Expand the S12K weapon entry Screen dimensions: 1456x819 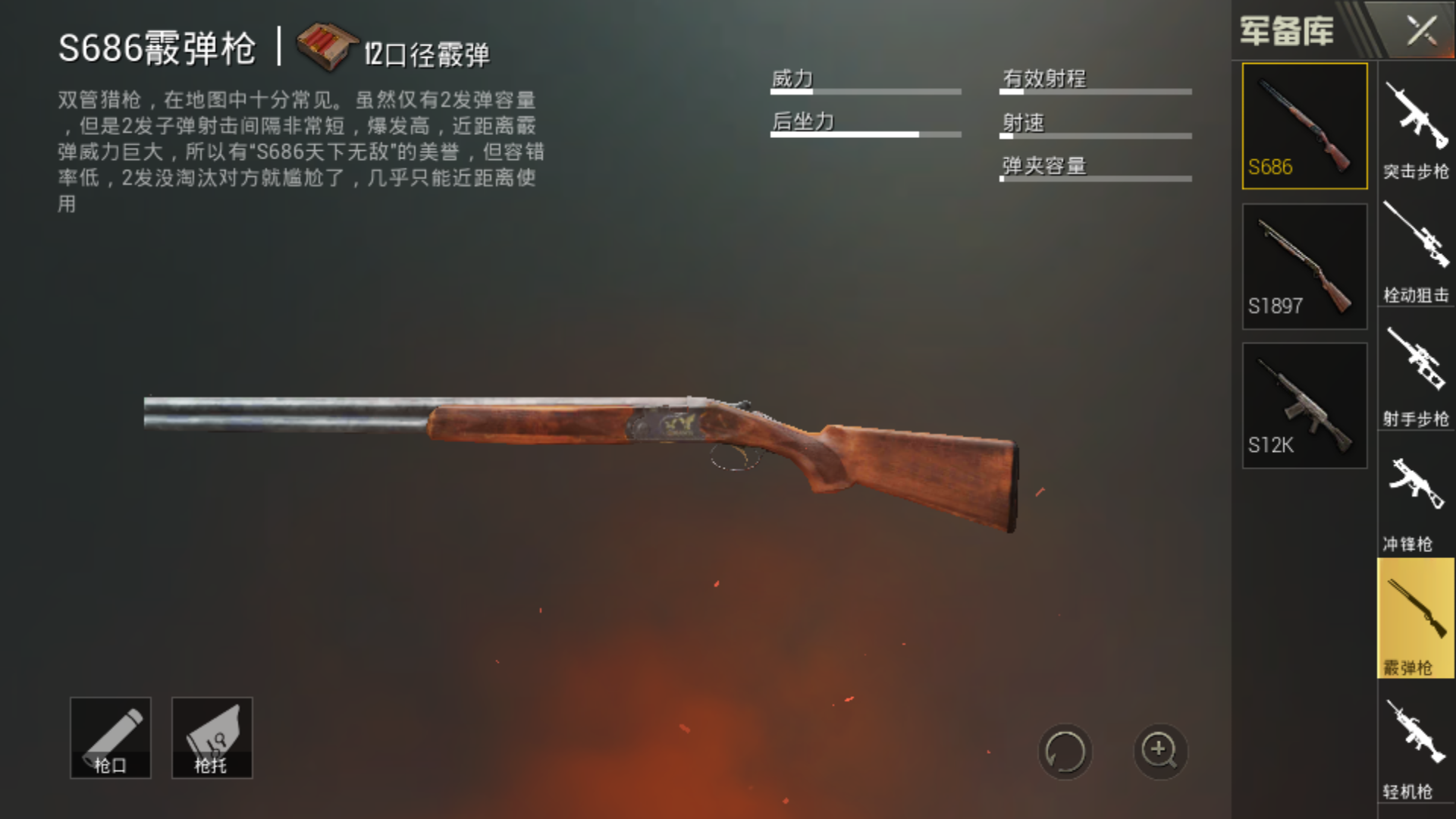pyautogui.click(x=1304, y=404)
